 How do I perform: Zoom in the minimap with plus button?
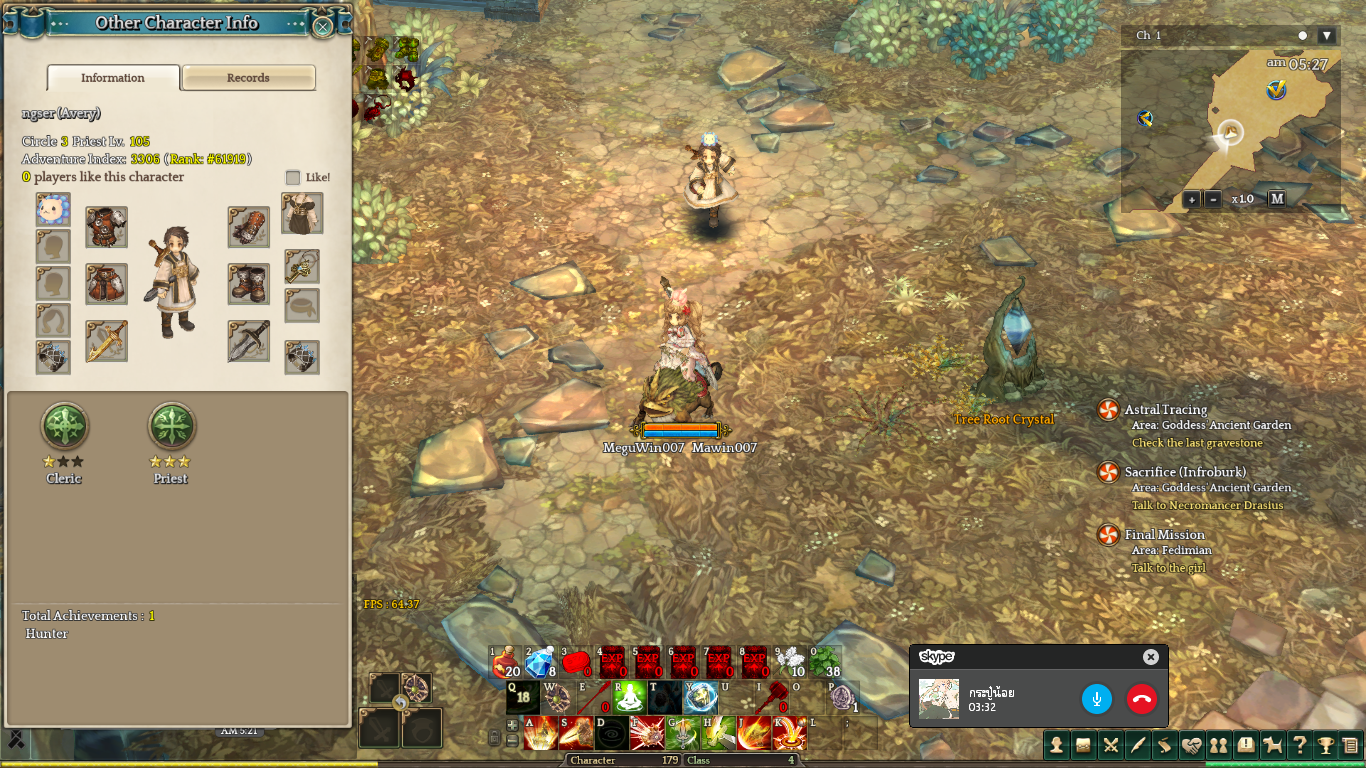click(x=1191, y=199)
